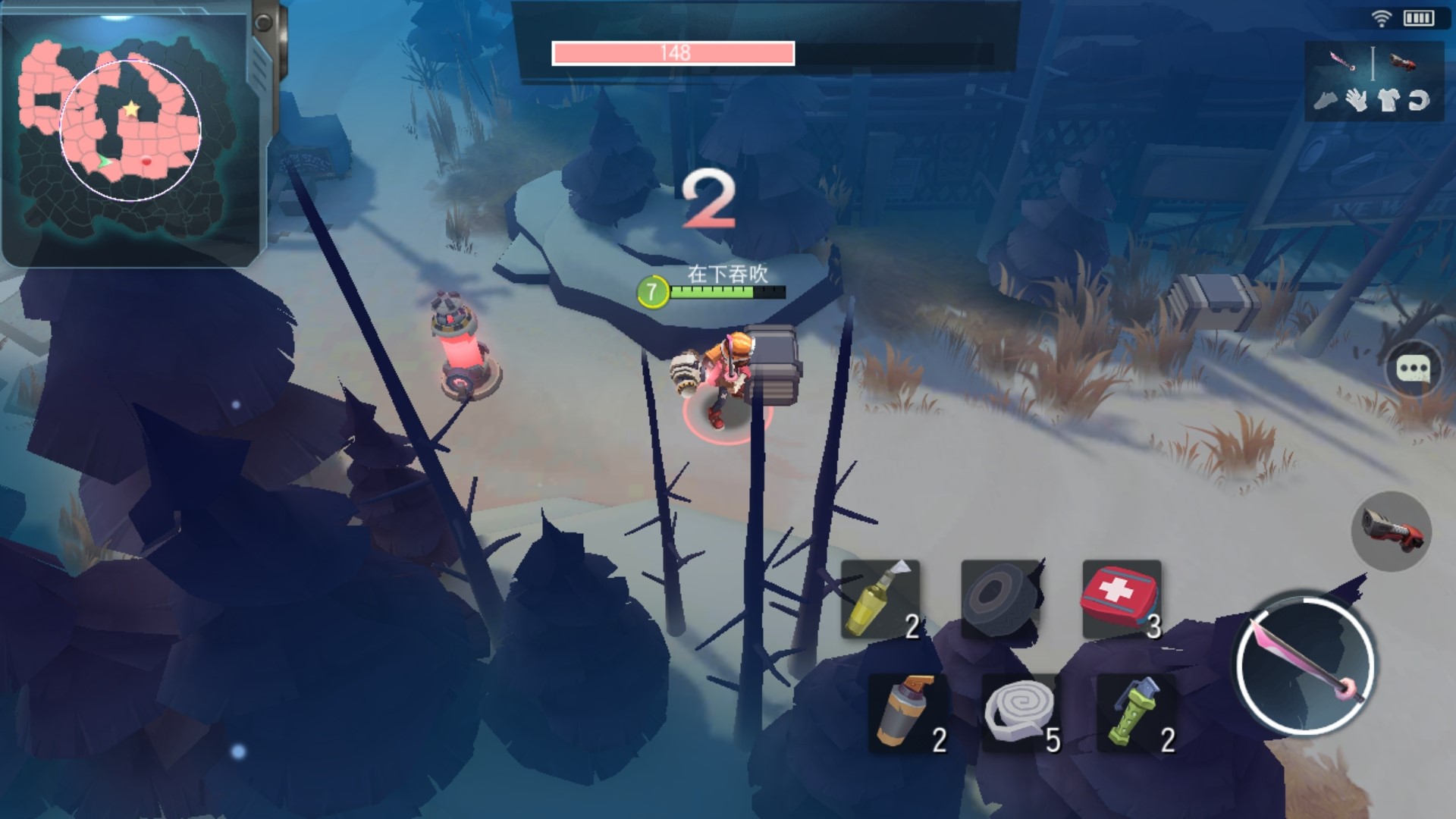Attack with the pink sword button
Screen dimensions: 1456x819
coord(1304,664)
